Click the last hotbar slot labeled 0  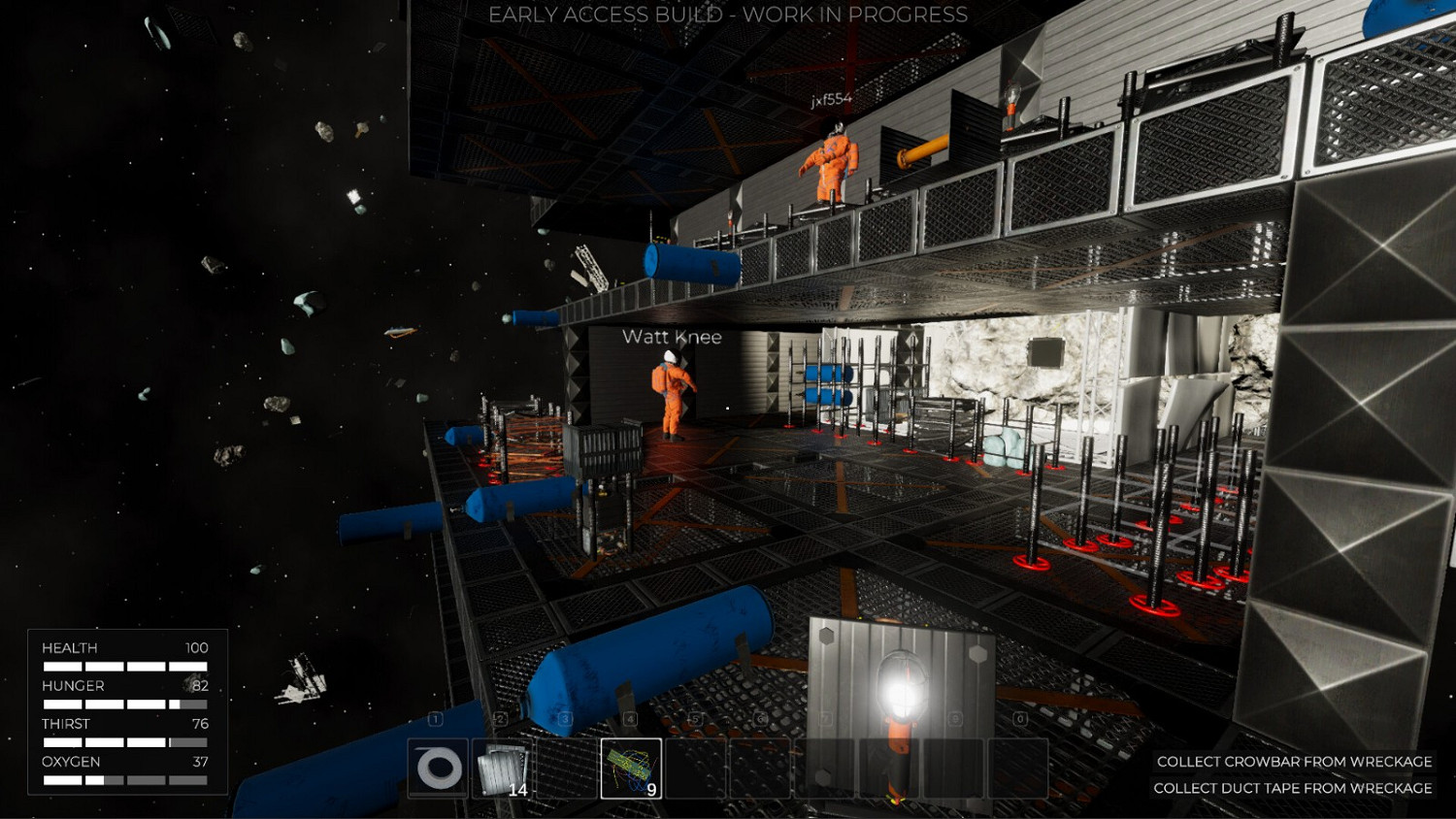coord(1018,769)
